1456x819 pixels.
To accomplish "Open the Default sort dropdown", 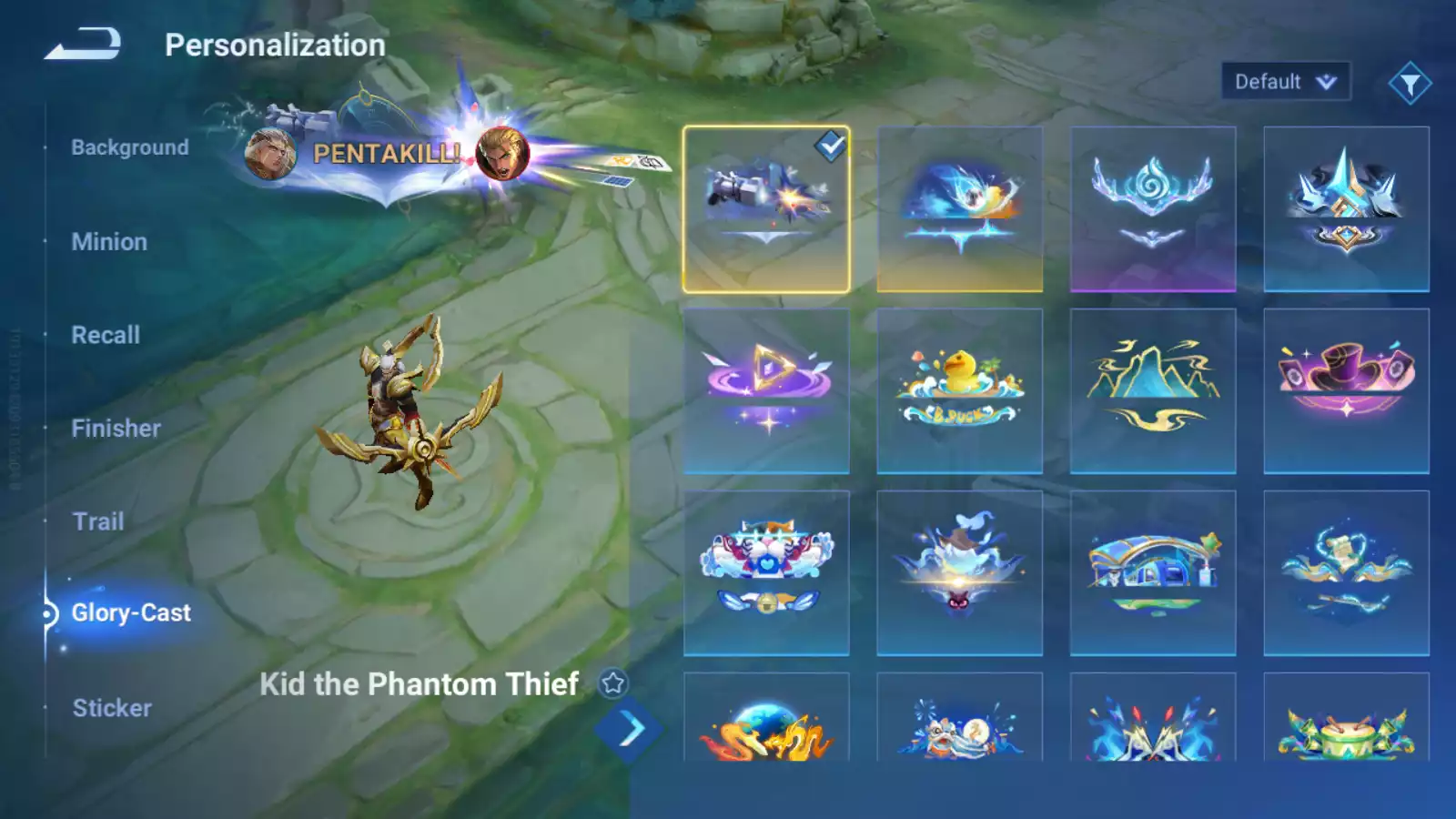I will pyautogui.click(x=1285, y=82).
